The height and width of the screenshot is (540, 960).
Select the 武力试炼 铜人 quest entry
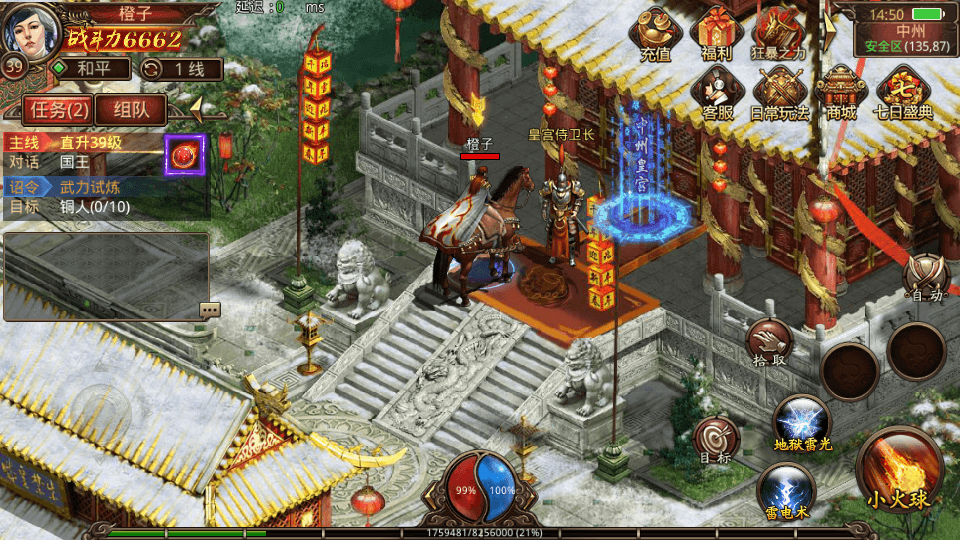pyautogui.click(x=85, y=197)
